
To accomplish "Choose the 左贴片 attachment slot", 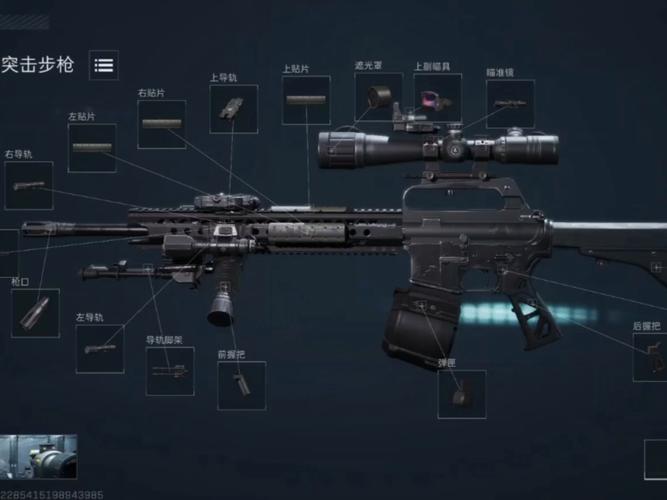I will pyautogui.click(x=92, y=148).
